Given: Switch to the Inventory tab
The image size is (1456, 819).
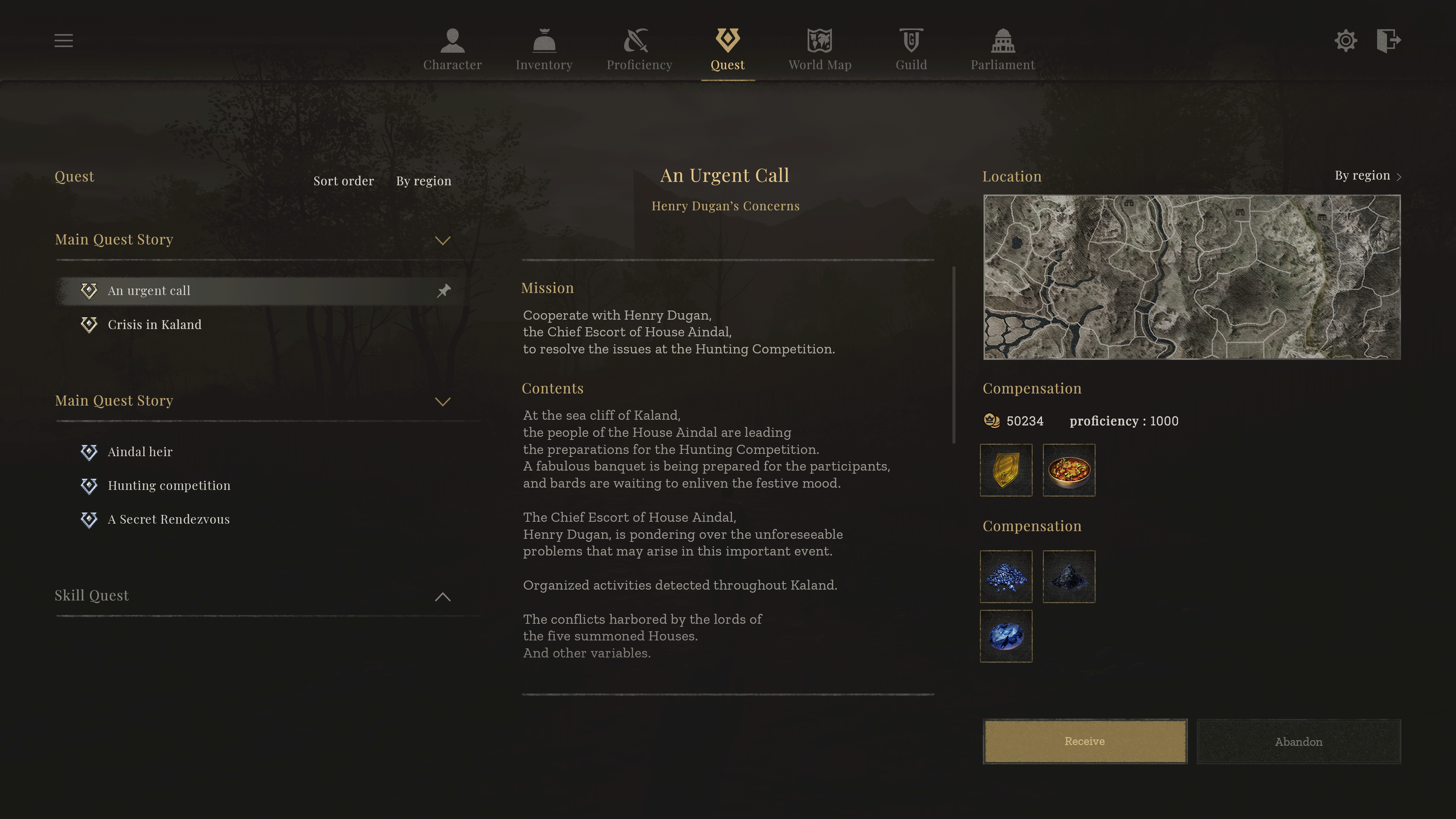Looking at the screenshot, I should (544, 50).
